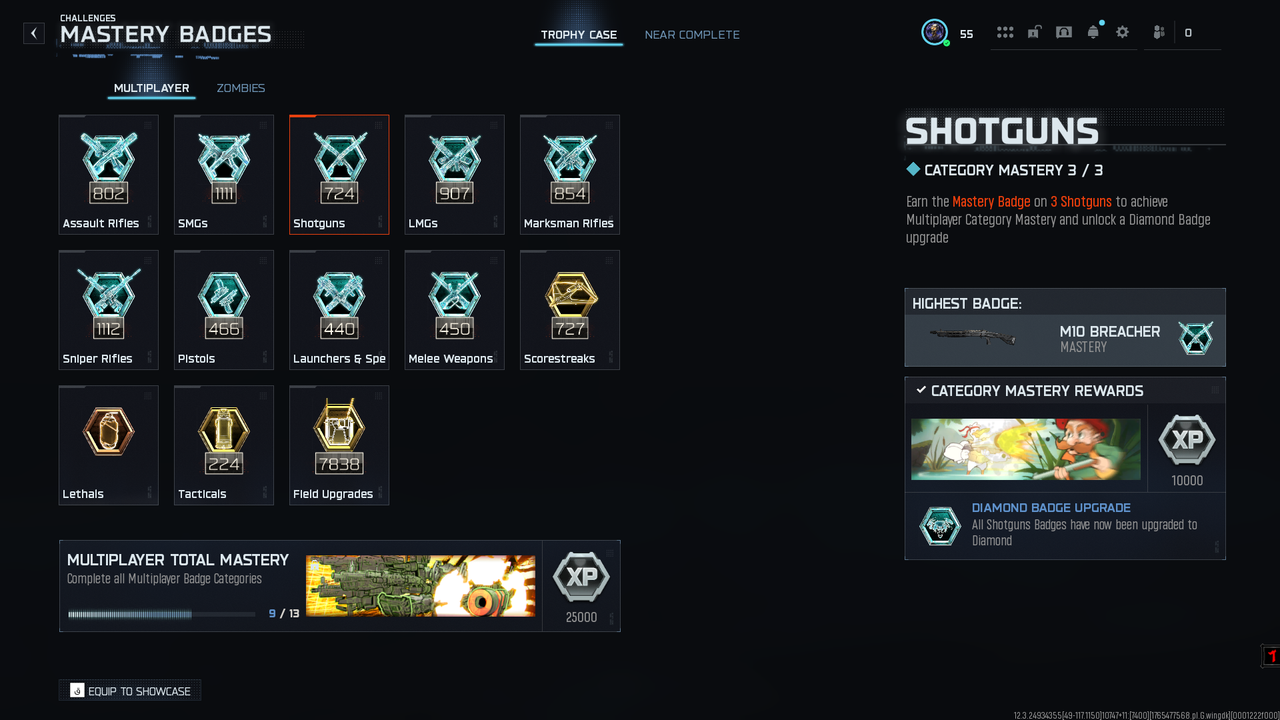Select the Multiplayer badge tab
This screenshot has width=1280, height=720.
151,88
